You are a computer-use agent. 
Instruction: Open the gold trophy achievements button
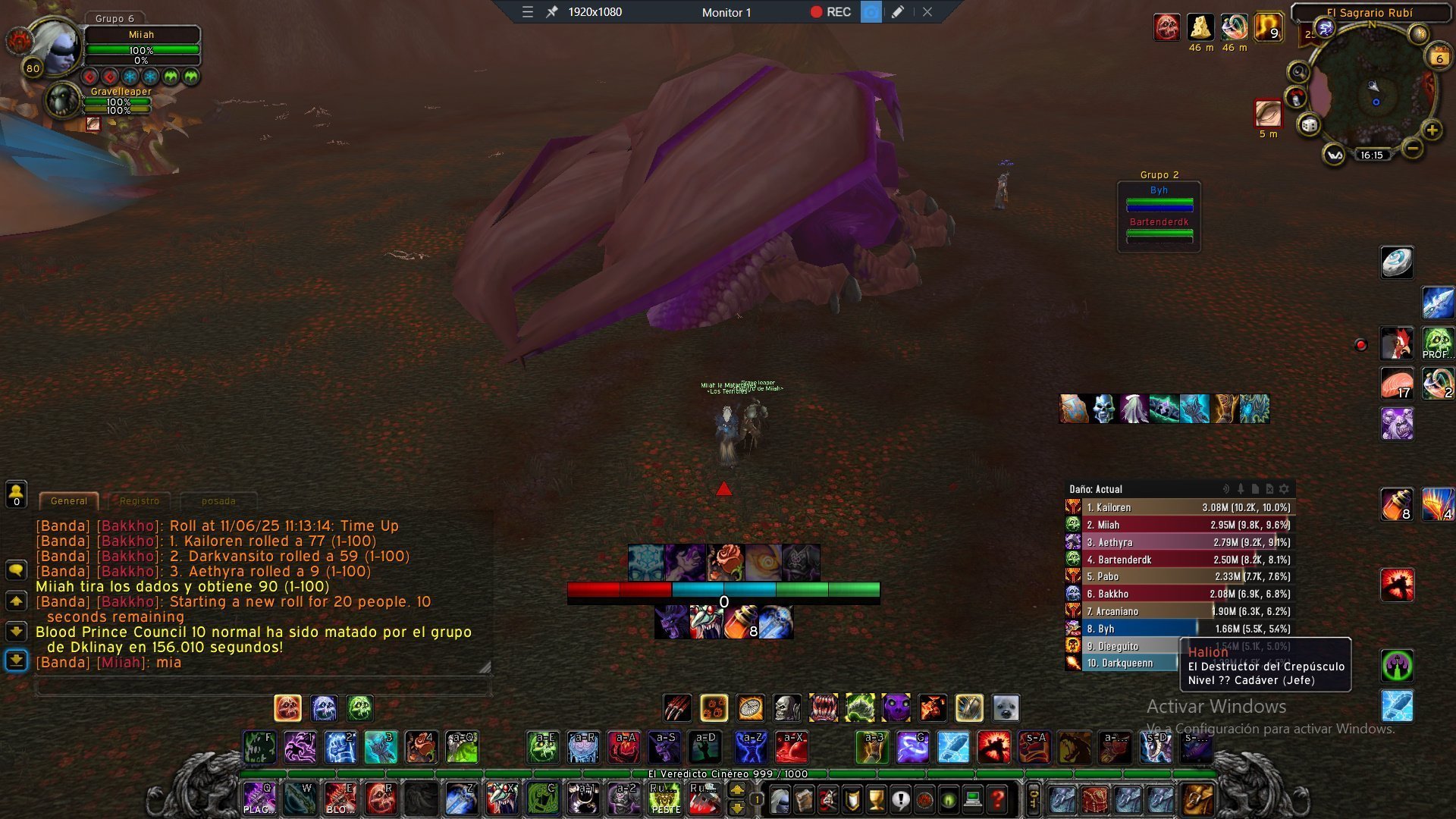pos(876,799)
